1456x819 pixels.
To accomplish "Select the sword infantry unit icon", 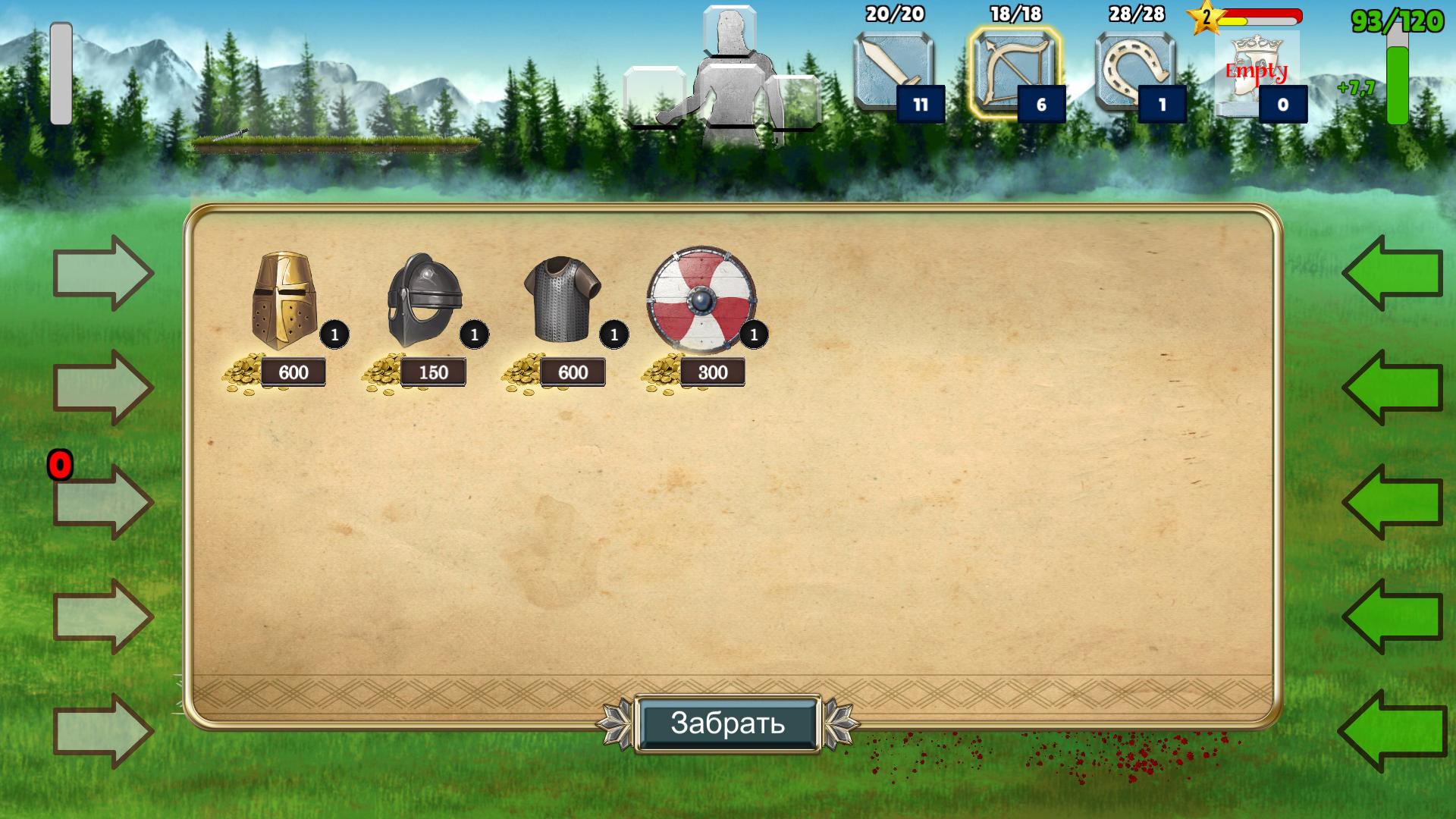I will click(894, 74).
